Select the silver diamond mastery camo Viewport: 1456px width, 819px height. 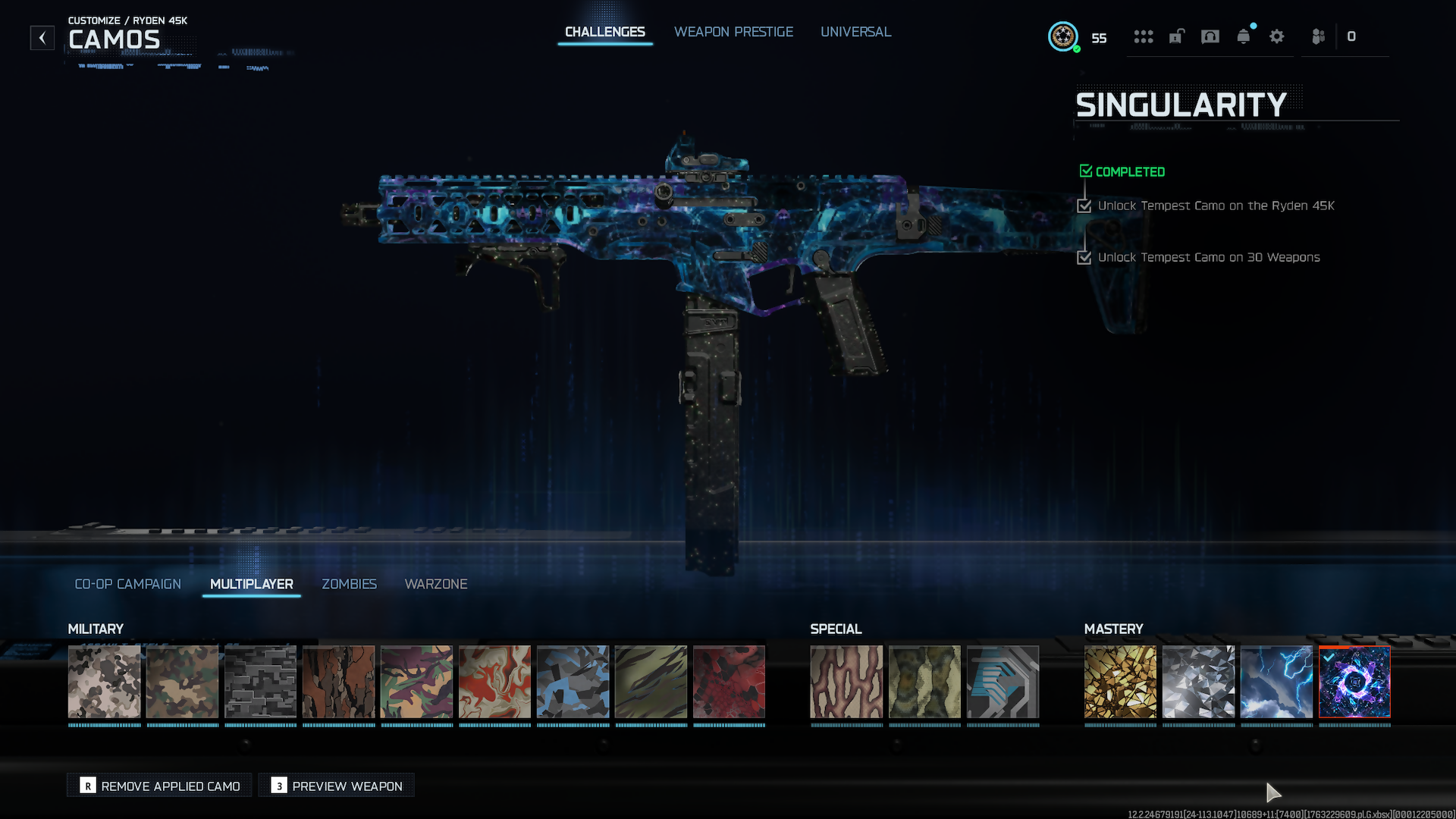click(x=1198, y=682)
